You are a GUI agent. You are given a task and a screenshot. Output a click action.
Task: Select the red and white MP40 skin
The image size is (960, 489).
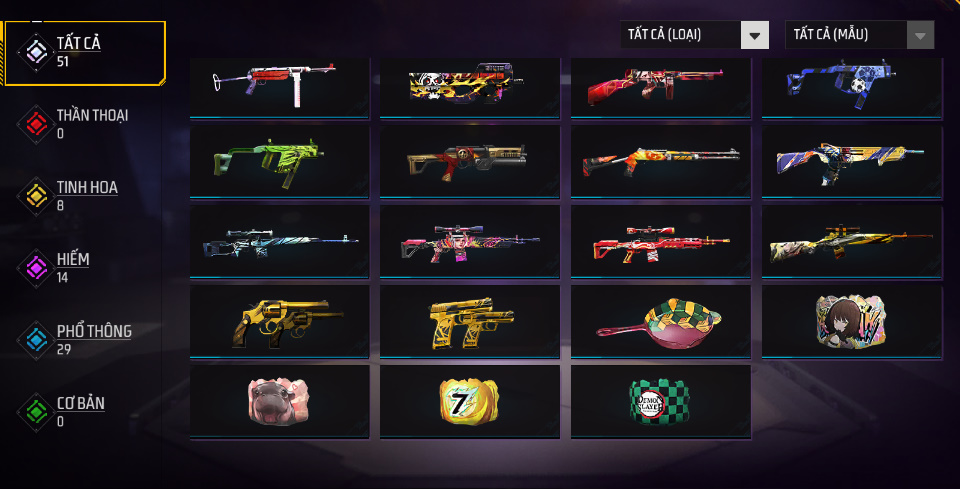tap(279, 86)
